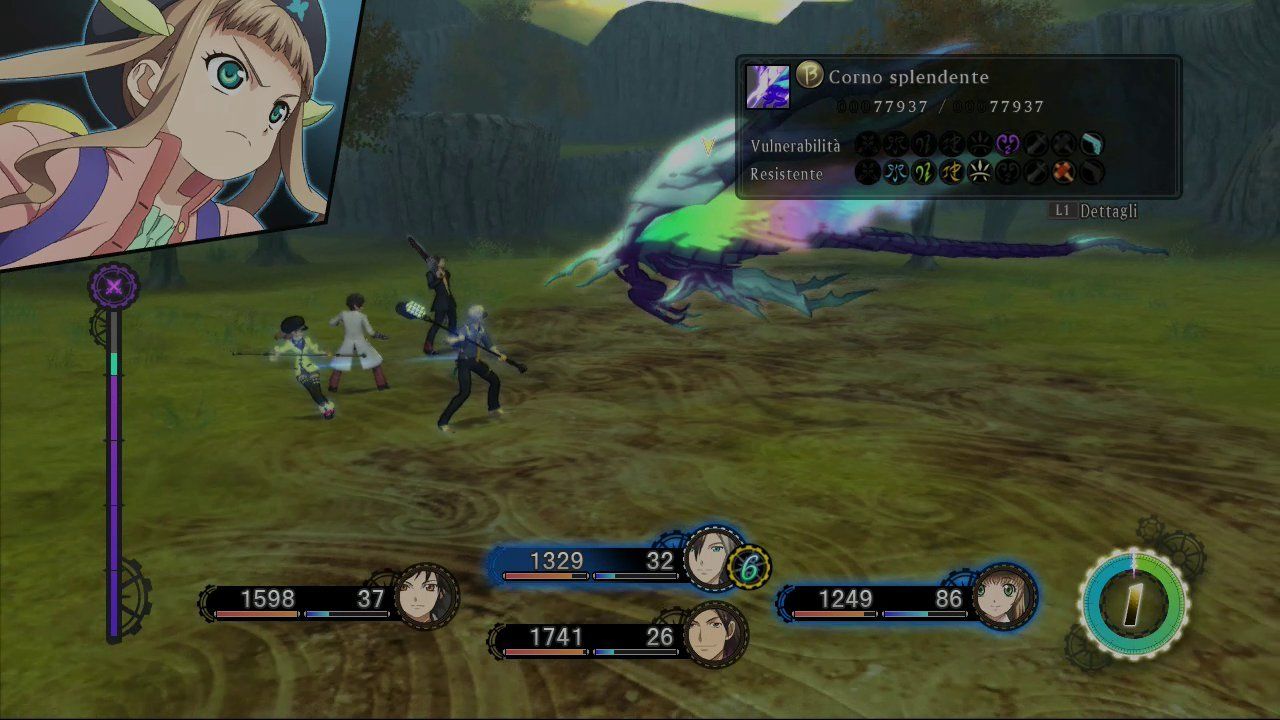Select the water resistance element icon
Viewport: 1280px width, 720px height.
(897, 173)
